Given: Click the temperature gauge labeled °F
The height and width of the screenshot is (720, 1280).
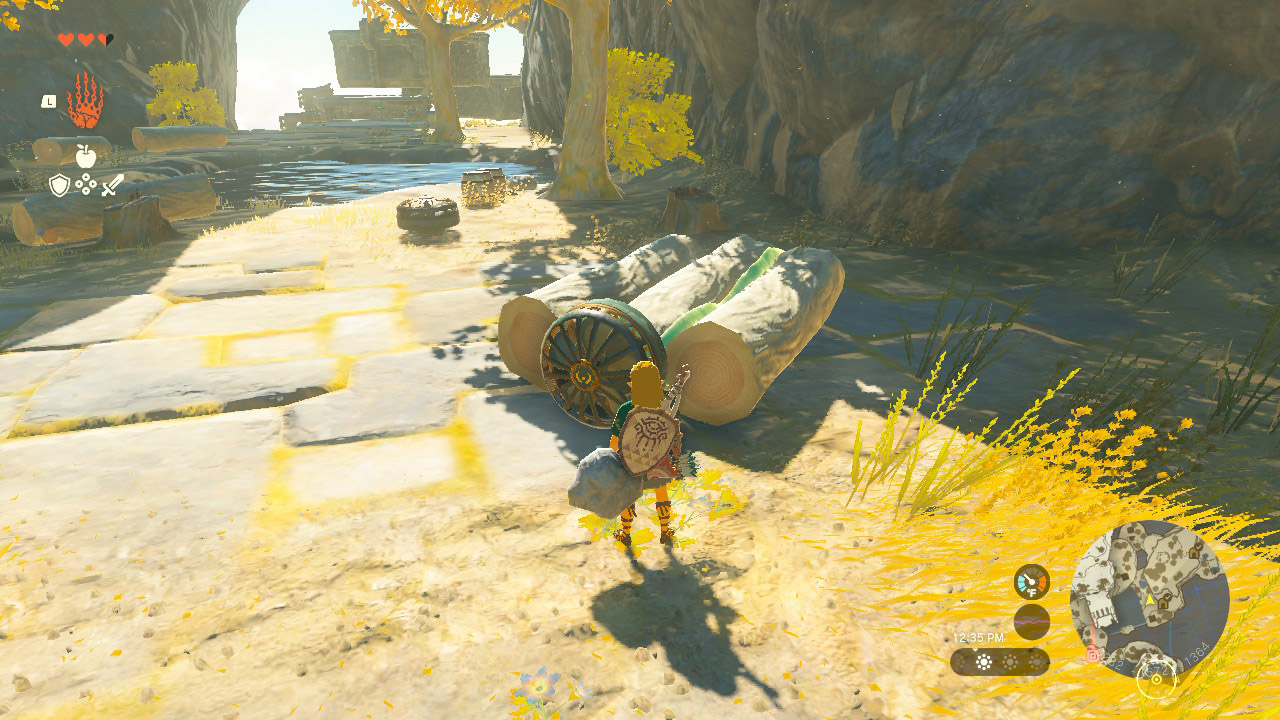Looking at the screenshot, I should (x=1032, y=582).
